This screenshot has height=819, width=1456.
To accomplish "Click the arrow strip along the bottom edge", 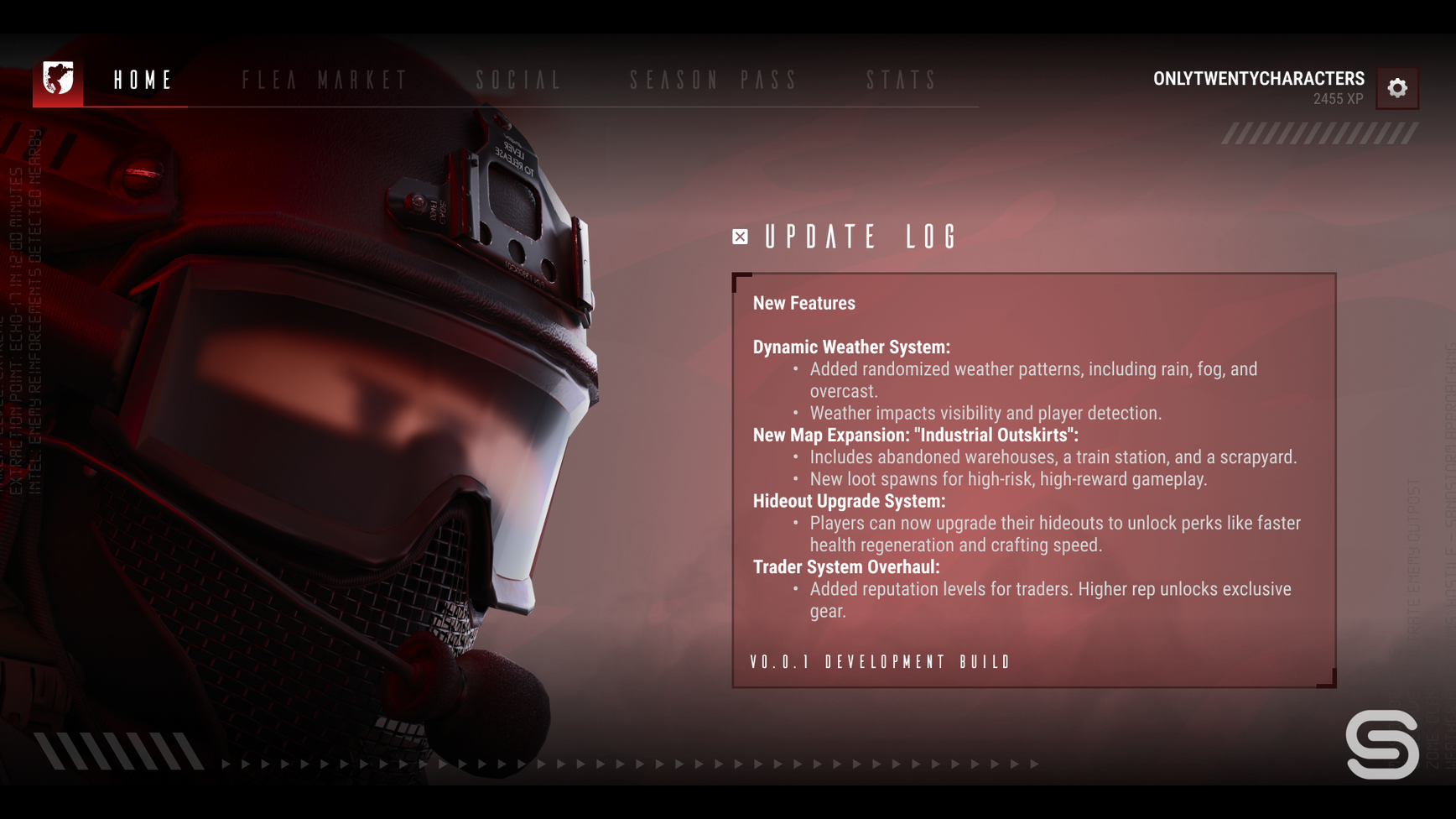I will [x=629, y=764].
